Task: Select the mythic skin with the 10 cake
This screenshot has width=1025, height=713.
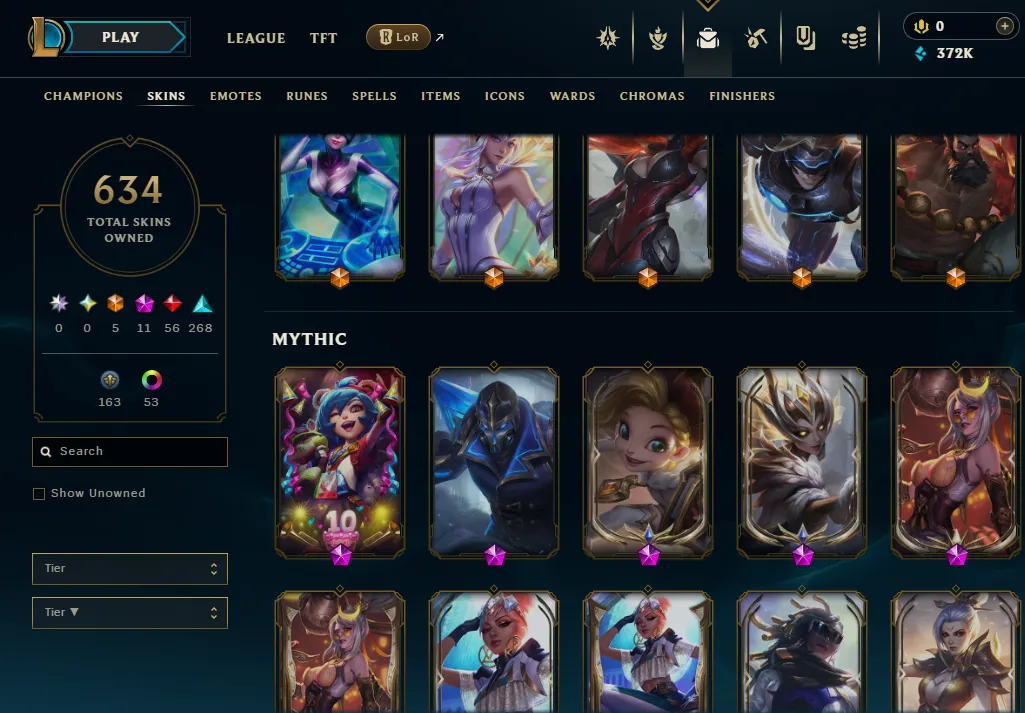Action: click(x=340, y=462)
